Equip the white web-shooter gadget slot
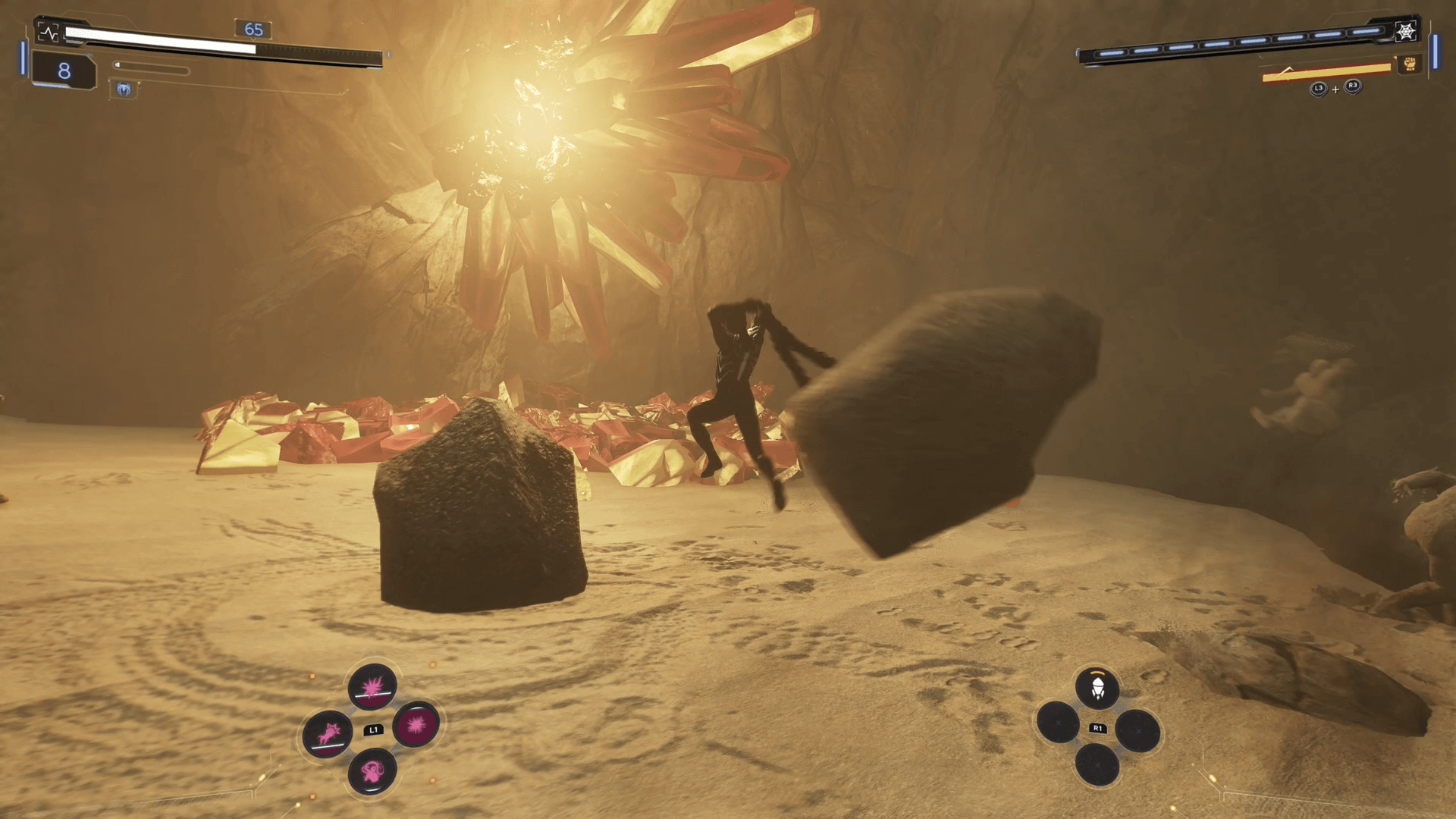Screen dimensions: 1456x819 [x=1097, y=689]
